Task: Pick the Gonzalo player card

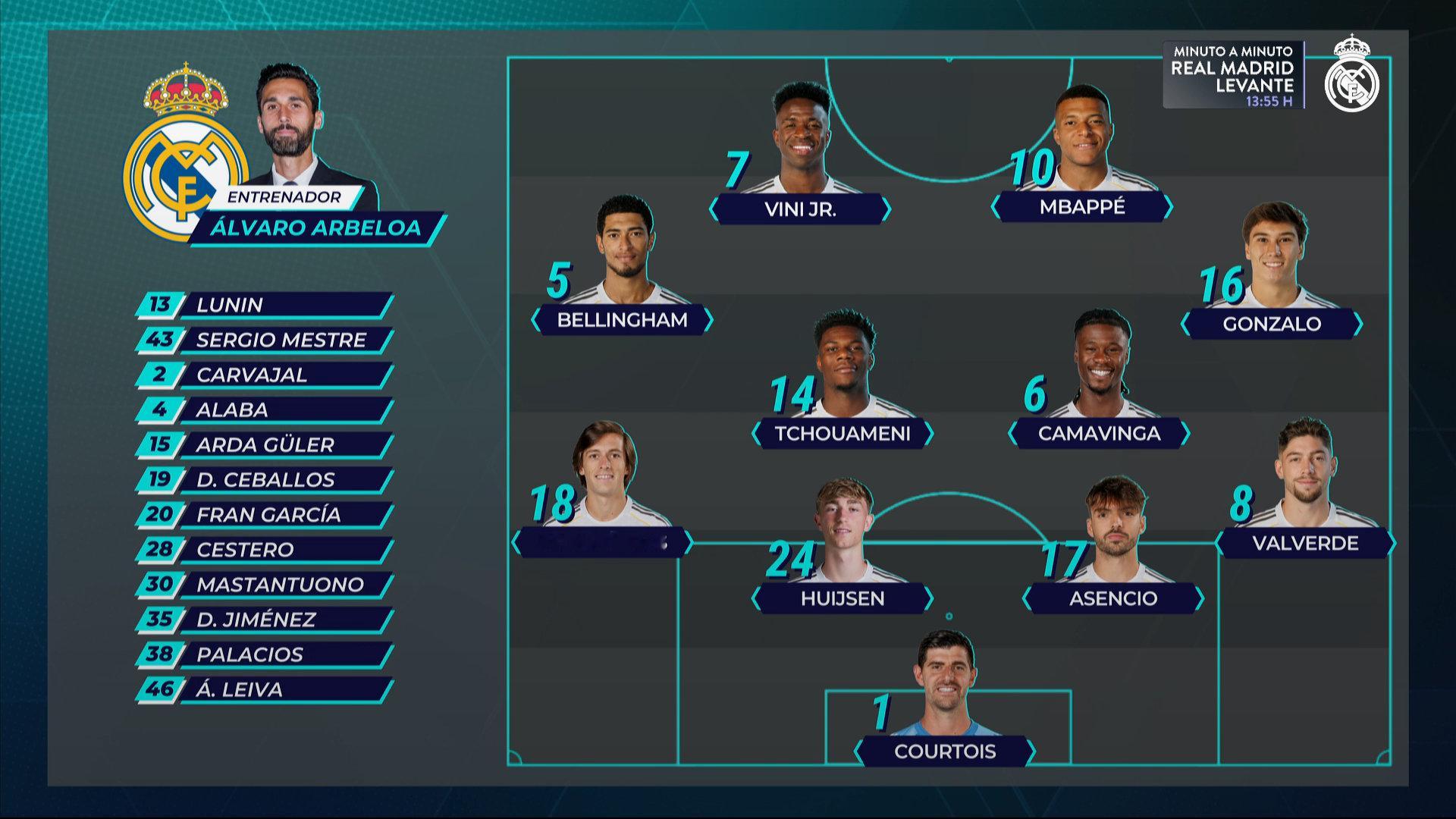Action: (x=1272, y=324)
